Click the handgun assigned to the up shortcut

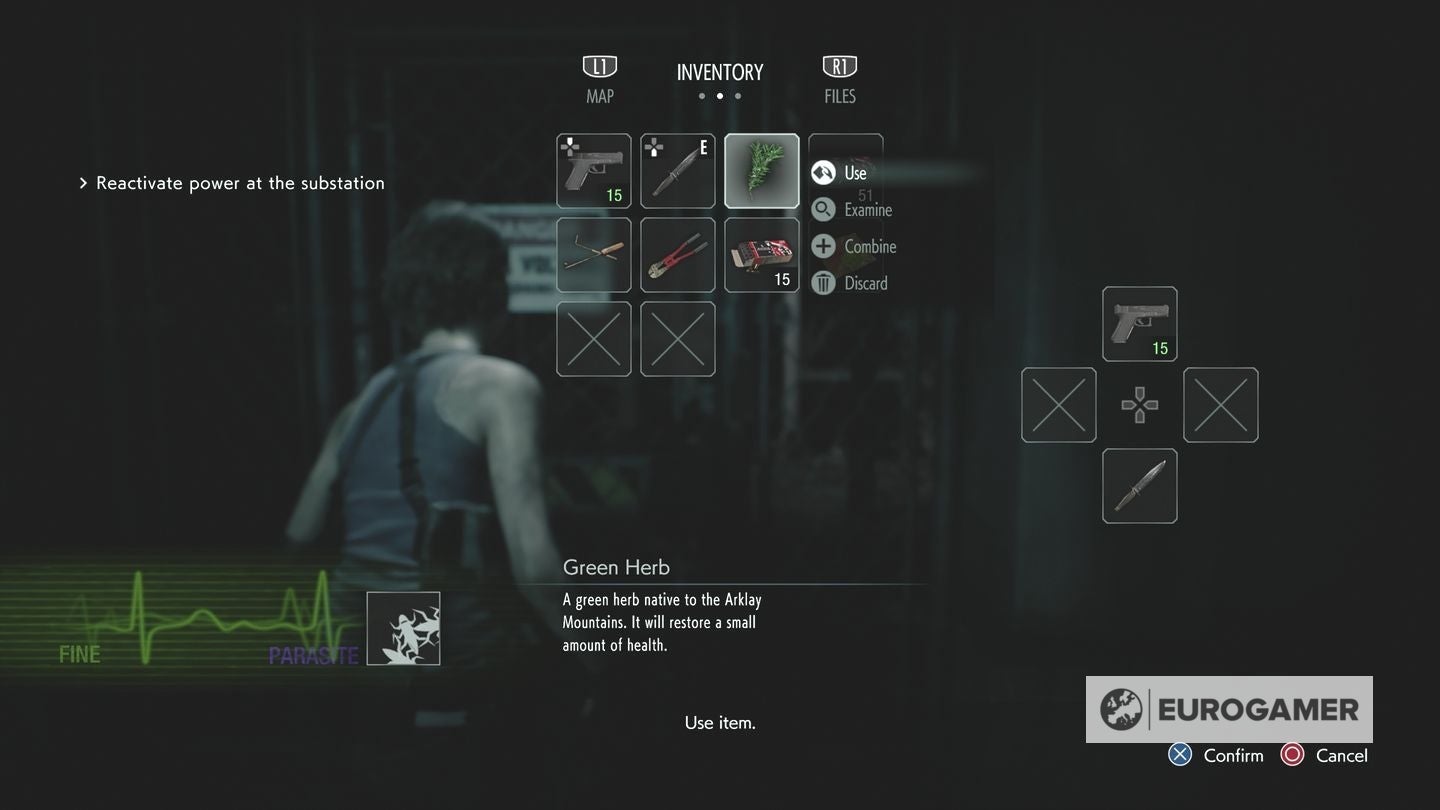tap(1139, 323)
